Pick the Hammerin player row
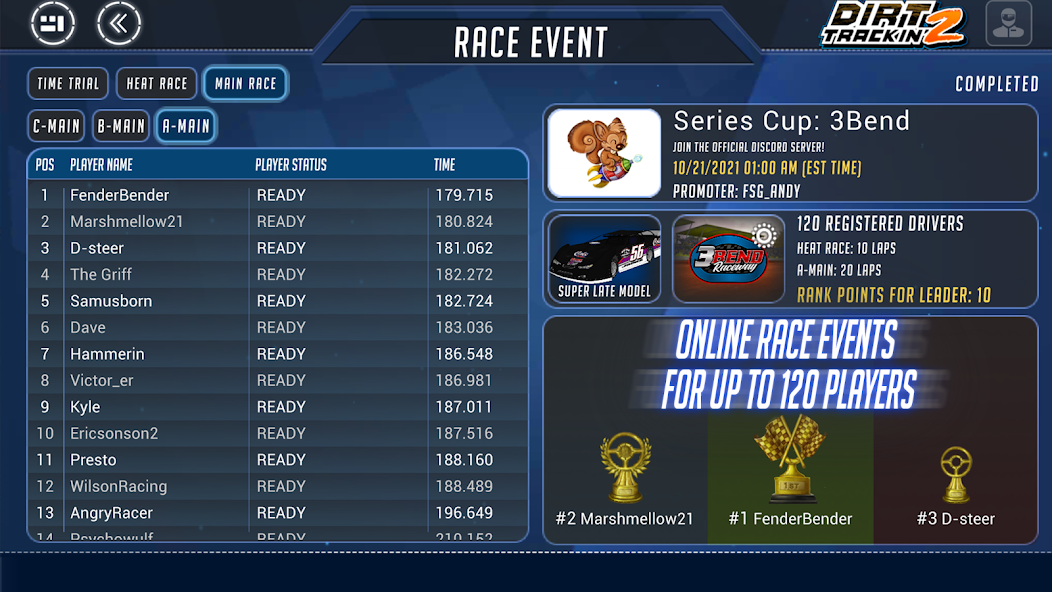This screenshot has width=1052, height=592. coord(277,354)
